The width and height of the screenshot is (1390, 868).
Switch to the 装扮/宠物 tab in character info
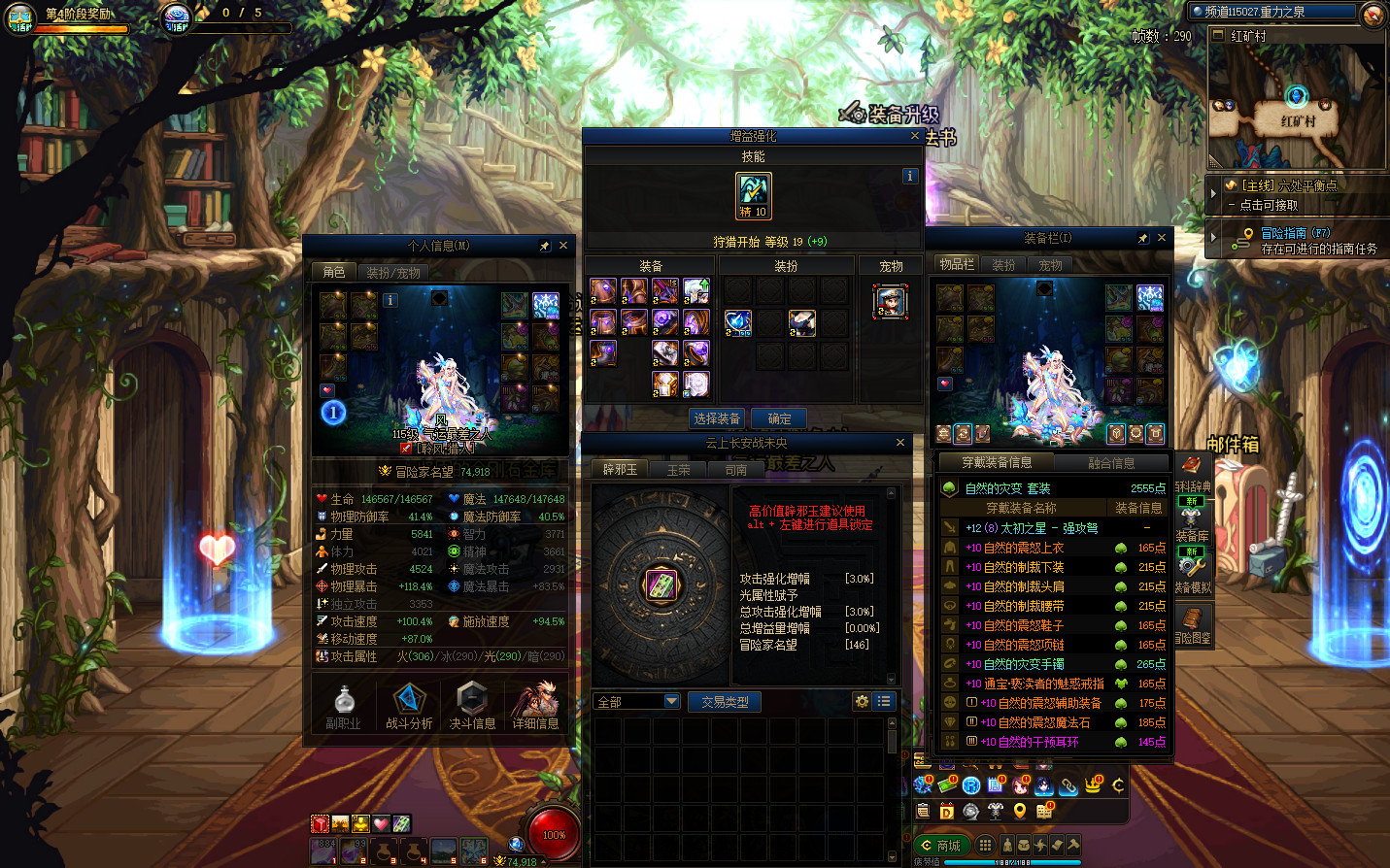point(392,273)
